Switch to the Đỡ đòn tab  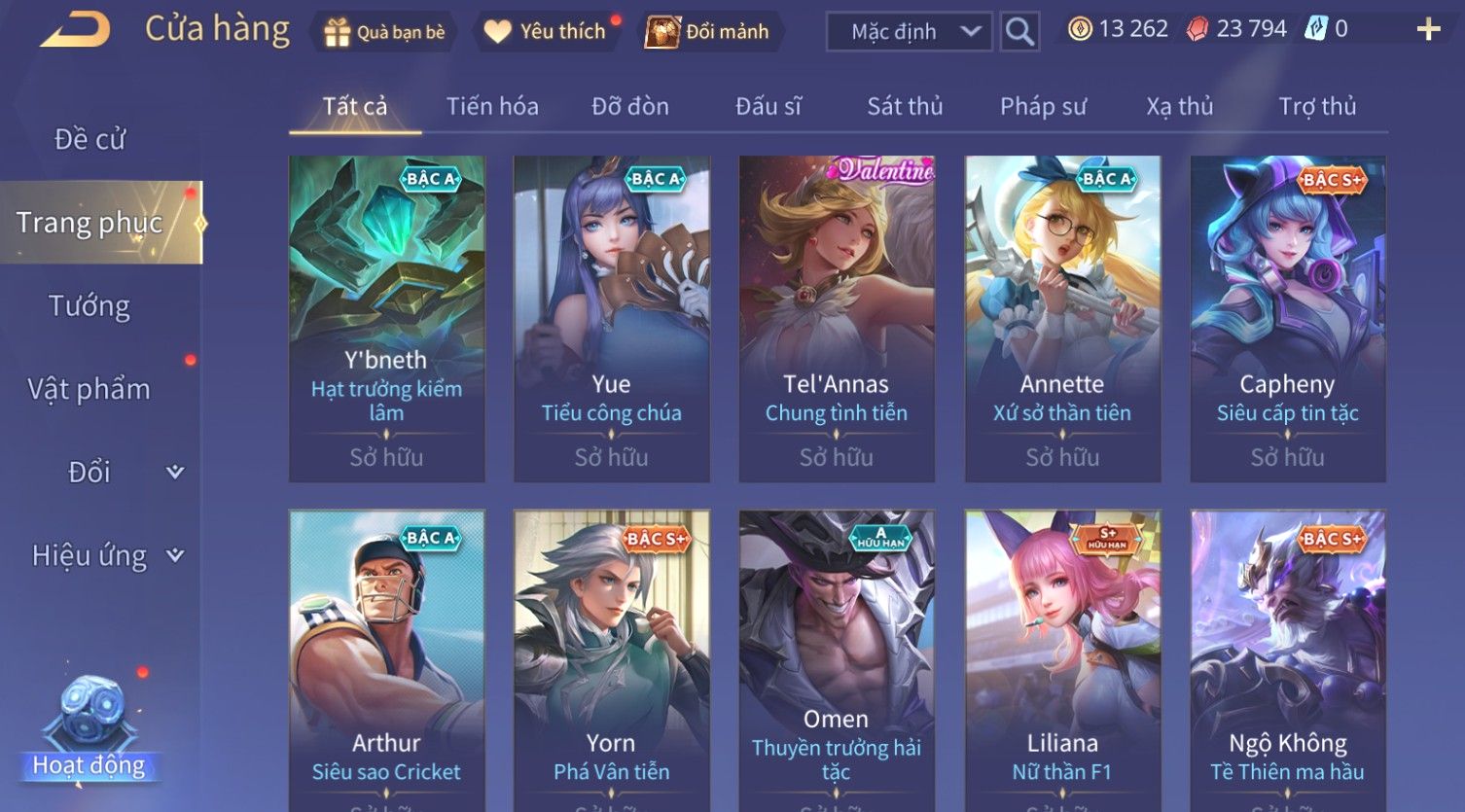point(630,106)
